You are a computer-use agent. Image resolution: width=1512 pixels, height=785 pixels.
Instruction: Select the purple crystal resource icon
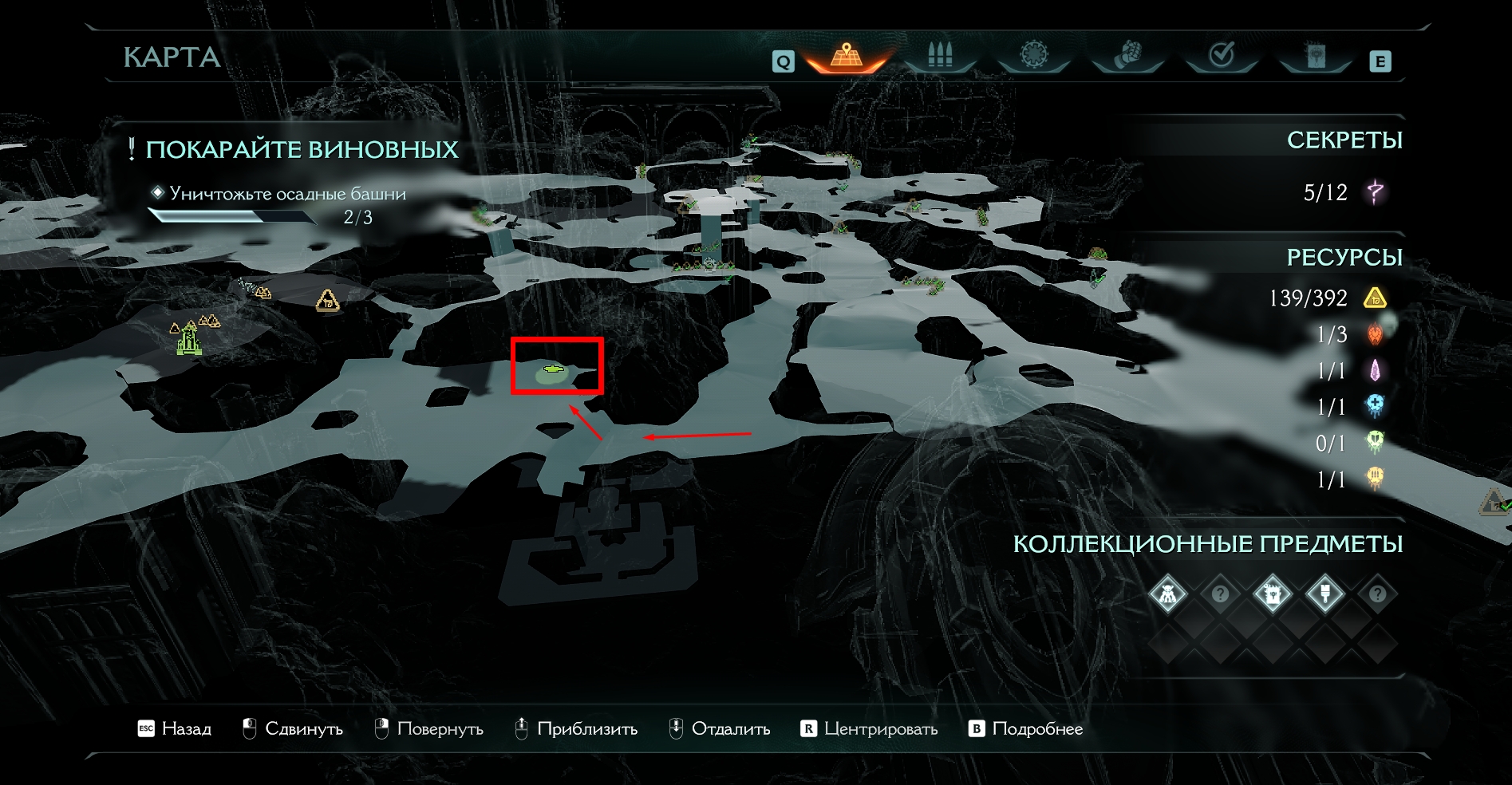[x=1375, y=371]
